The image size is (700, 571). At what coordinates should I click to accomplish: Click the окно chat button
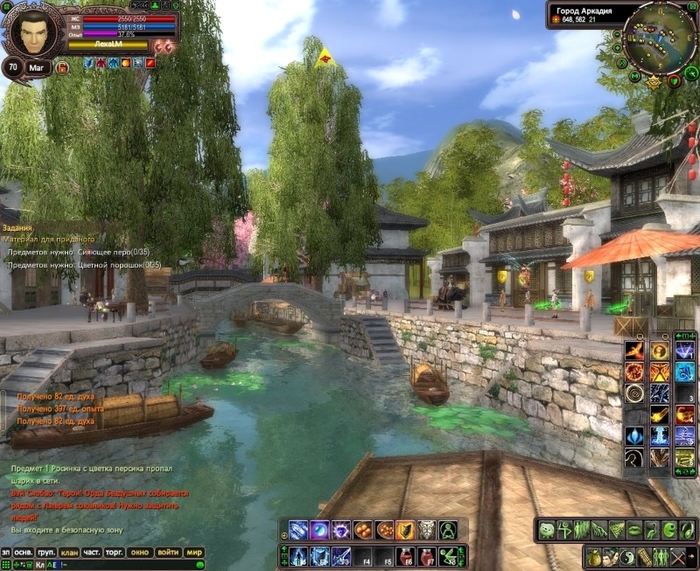(141, 552)
